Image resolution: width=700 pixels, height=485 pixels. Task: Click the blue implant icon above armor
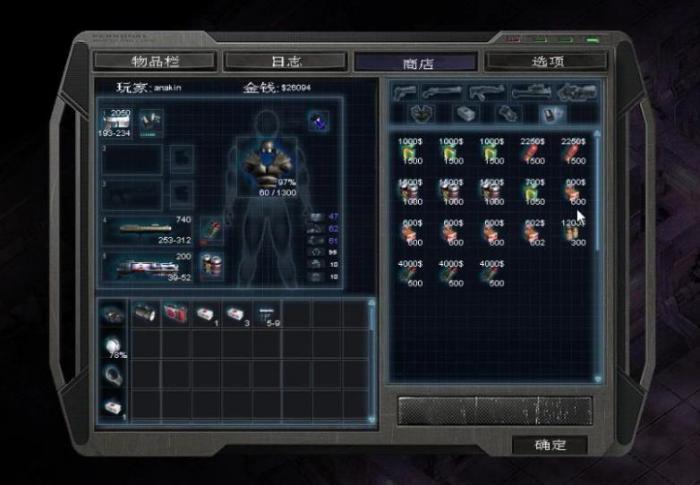[318, 121]
